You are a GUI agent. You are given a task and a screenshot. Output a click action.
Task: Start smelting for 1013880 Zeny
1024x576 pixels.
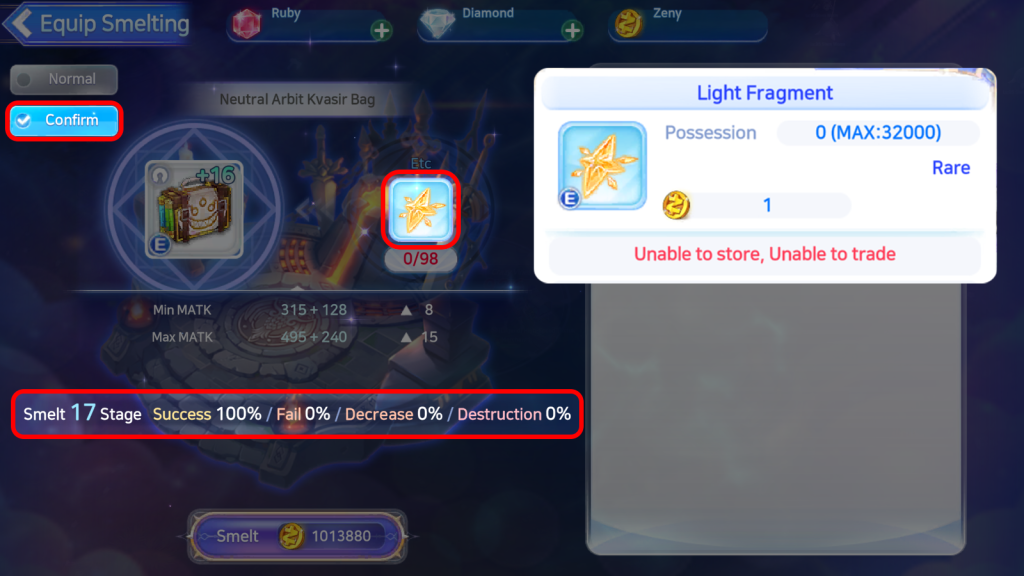pos(298,536)
